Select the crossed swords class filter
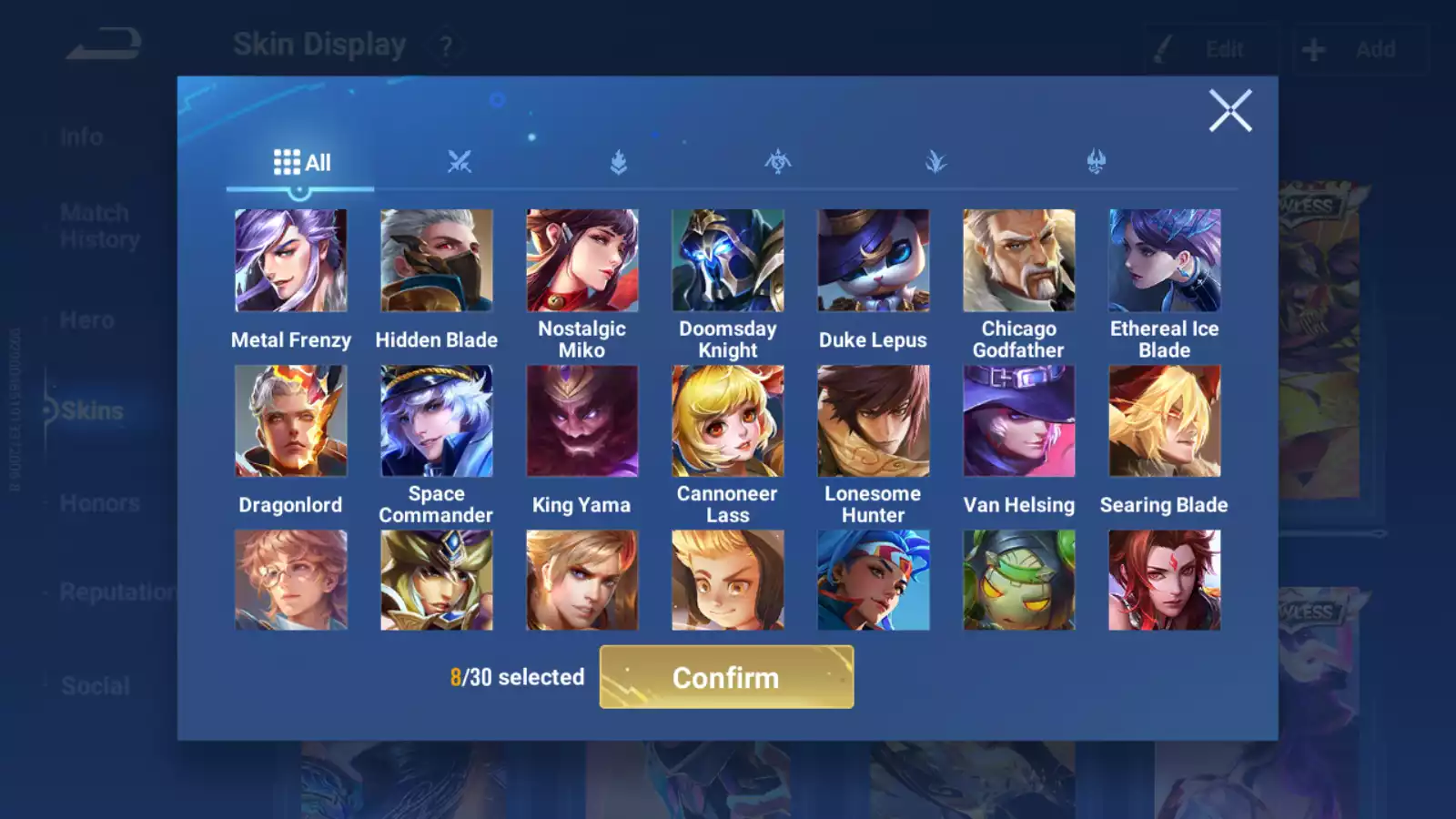Image resolution: width=1456 pixels, height=819 pixels. pyautogui.click(x=460, y=161)
